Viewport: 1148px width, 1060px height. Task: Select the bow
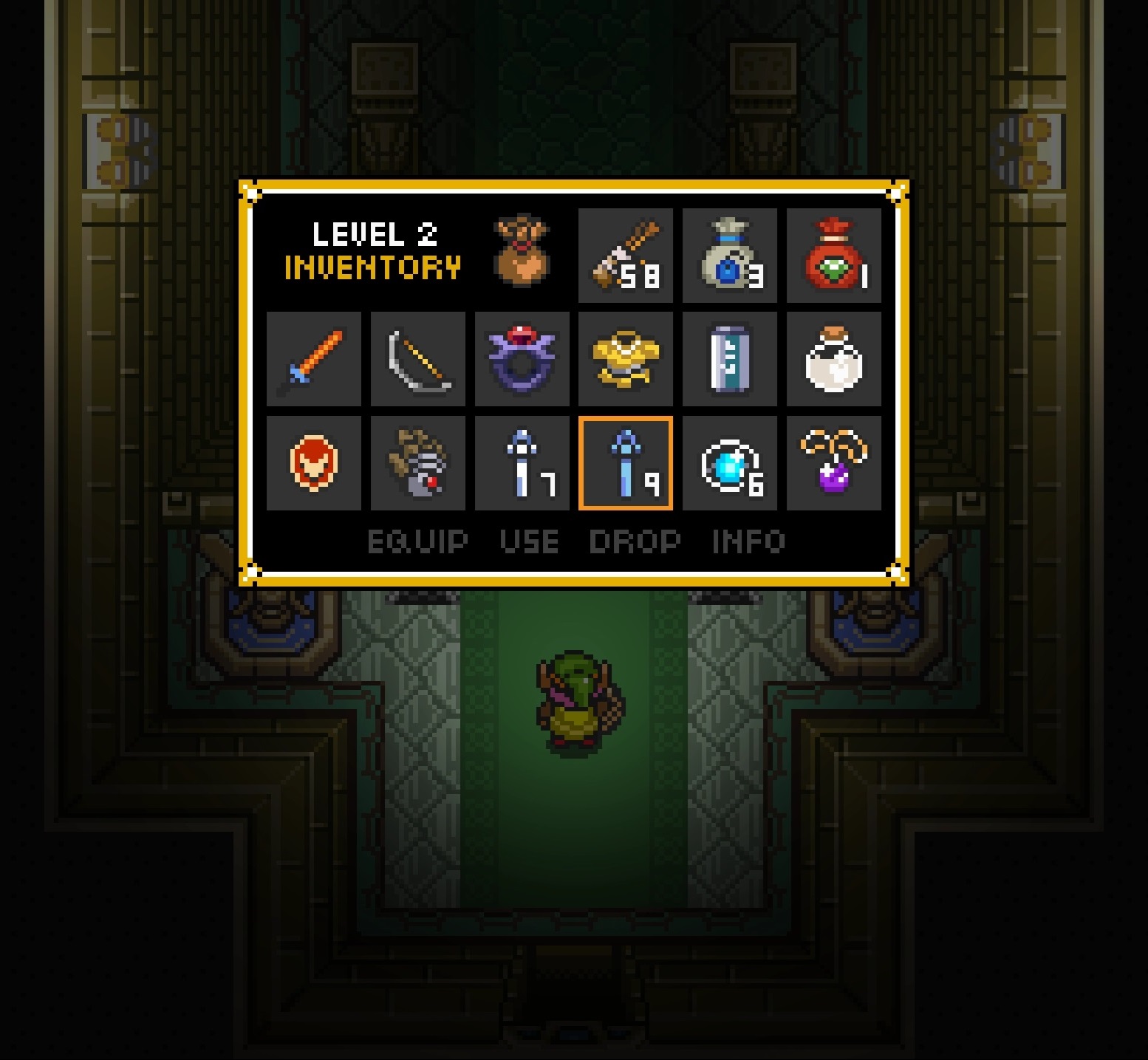pyautogui.click(x=417, y=358)
